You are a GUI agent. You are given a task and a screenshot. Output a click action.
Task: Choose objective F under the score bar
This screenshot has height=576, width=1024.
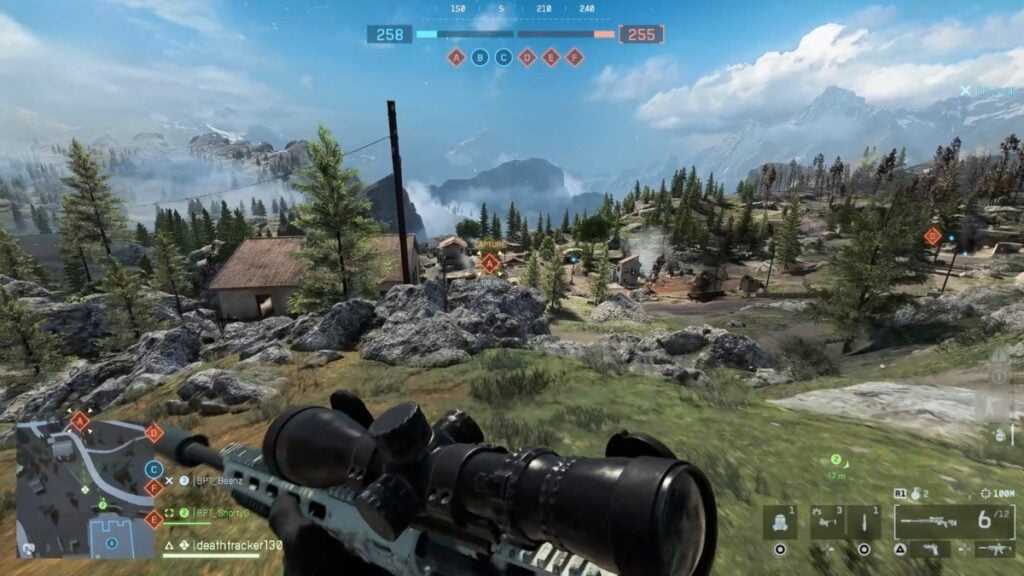[x=574, y=57]
